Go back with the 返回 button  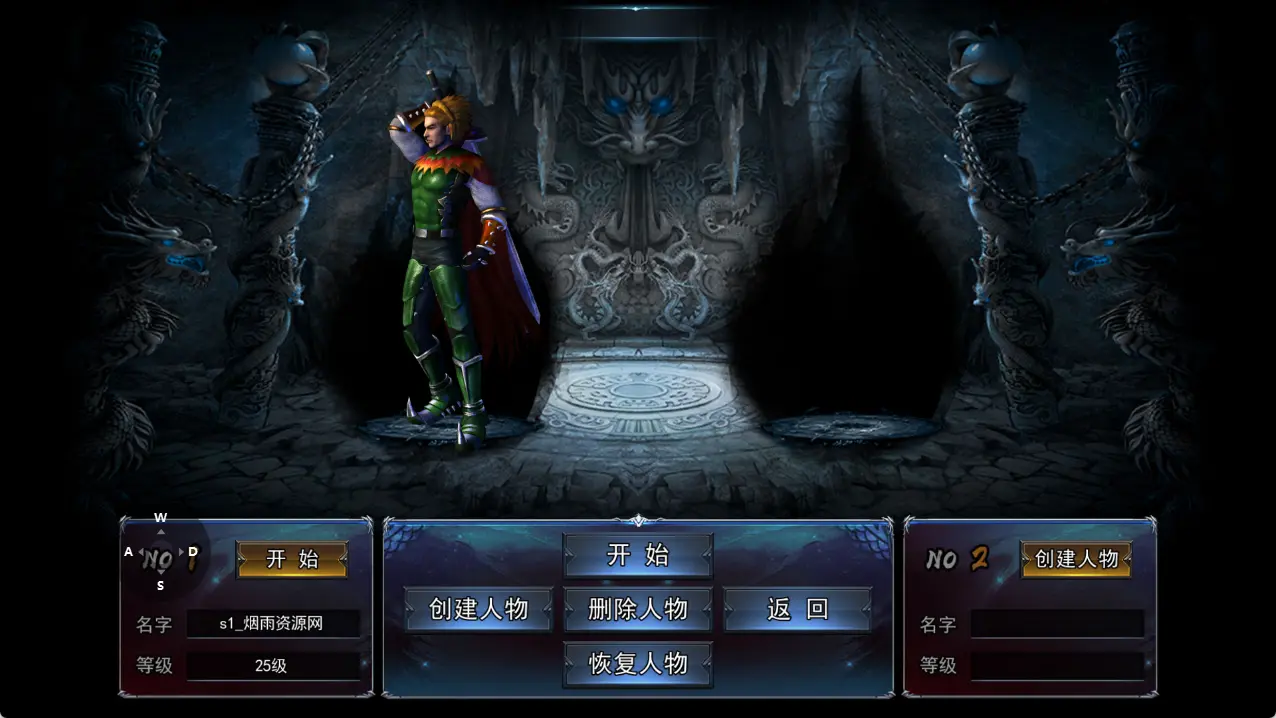797,609
